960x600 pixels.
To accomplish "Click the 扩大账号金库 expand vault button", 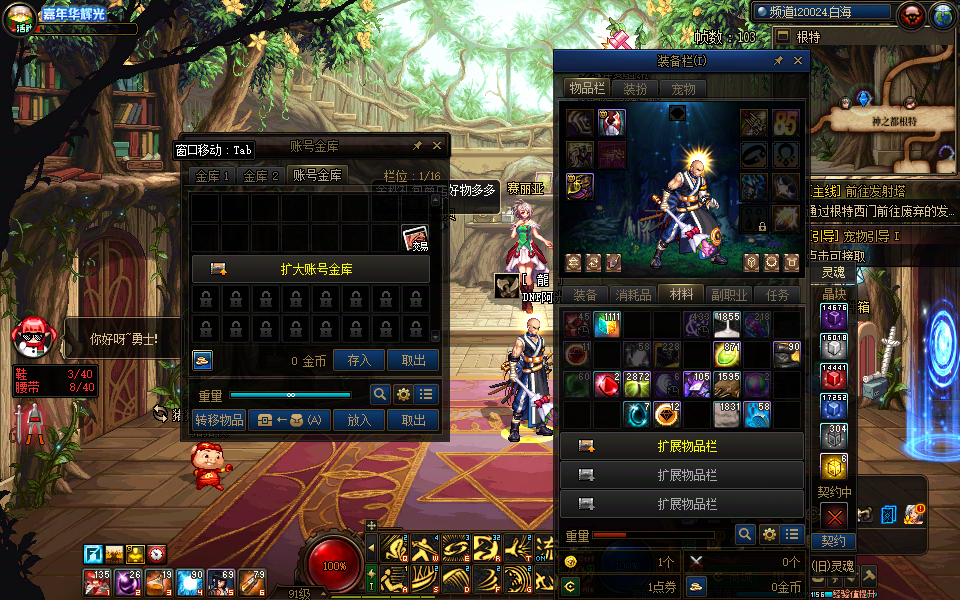I will (311, 269).
